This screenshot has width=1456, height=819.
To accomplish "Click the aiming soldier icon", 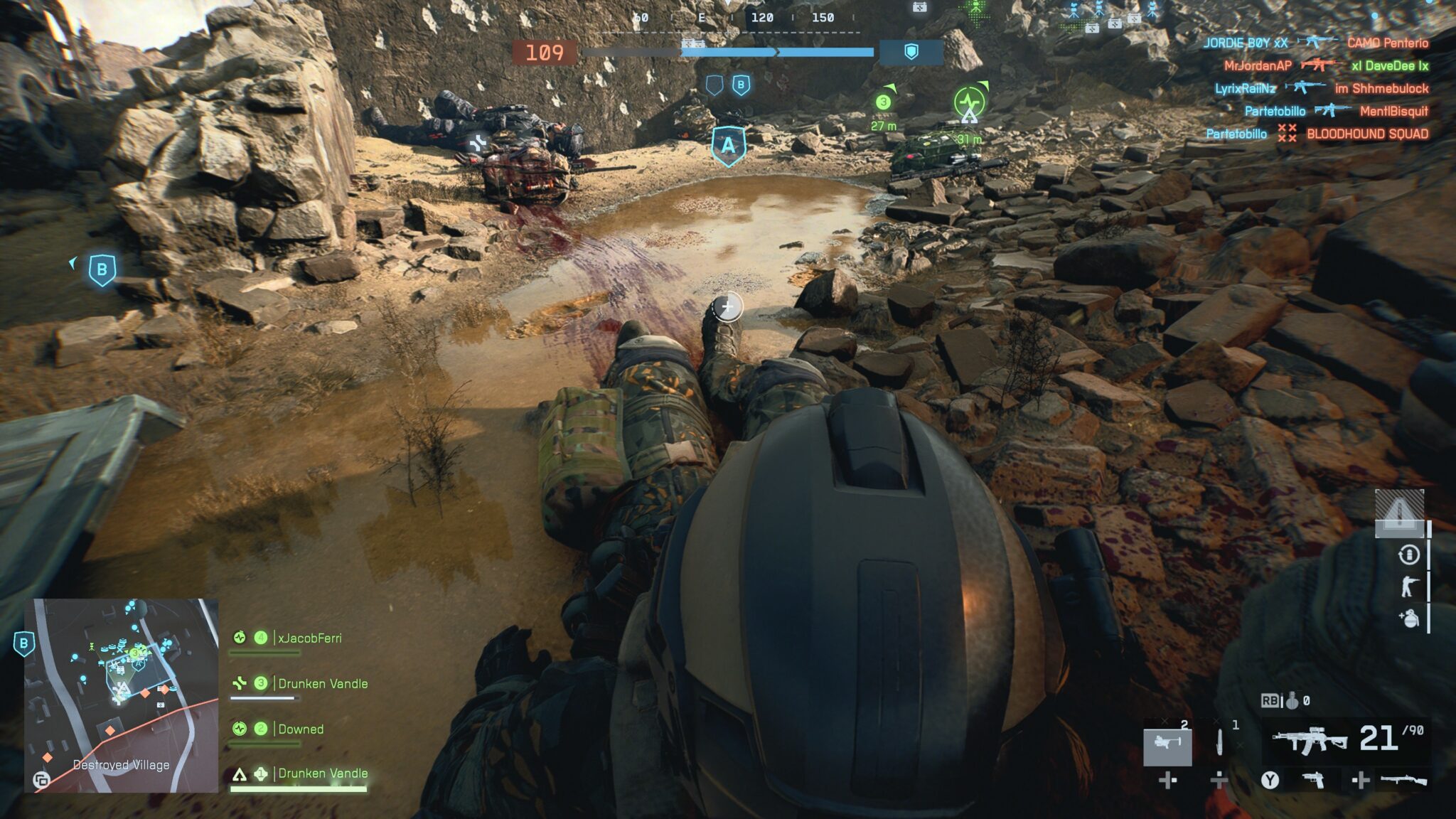I will click(x=1408, y=587).
